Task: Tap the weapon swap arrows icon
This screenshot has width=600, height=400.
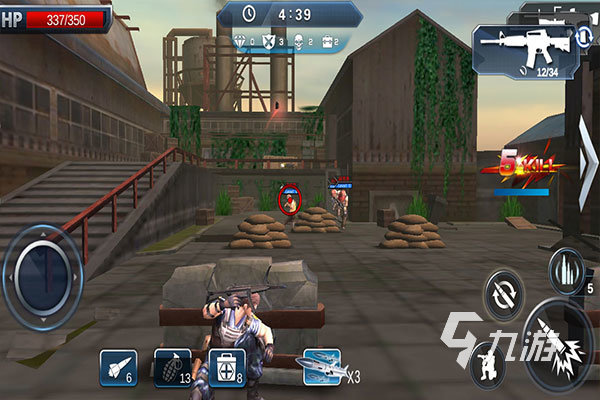Action: (585, 39)
